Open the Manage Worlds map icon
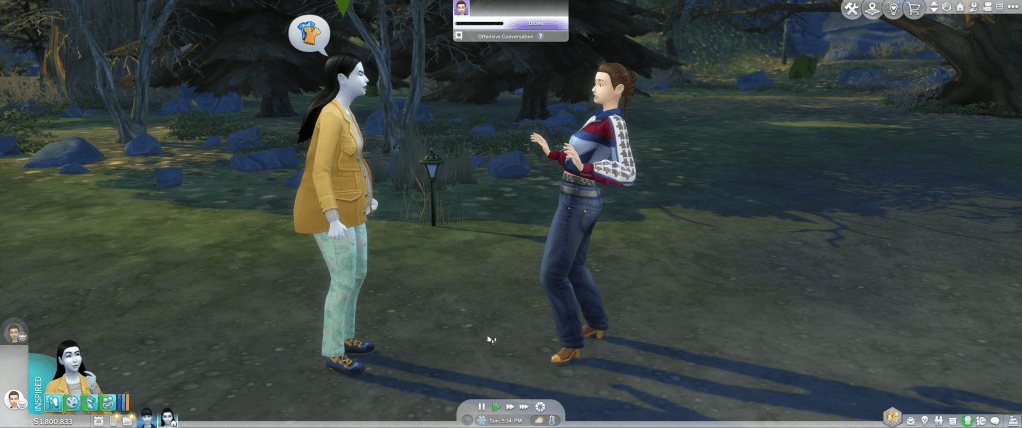The height and width of the screenshot is (428, 1022). 872,9
